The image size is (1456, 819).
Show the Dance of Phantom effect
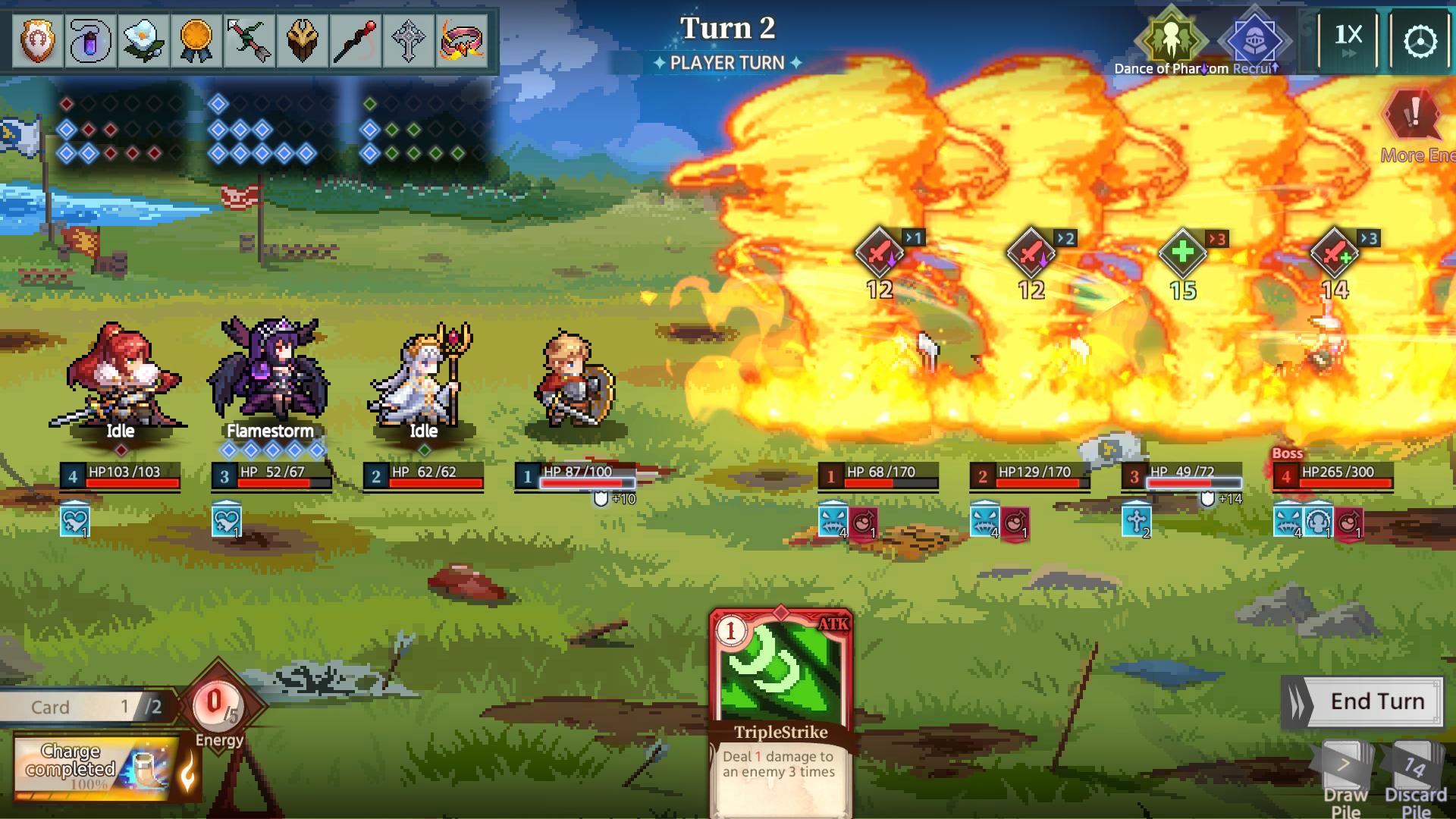coord(1171,39)
